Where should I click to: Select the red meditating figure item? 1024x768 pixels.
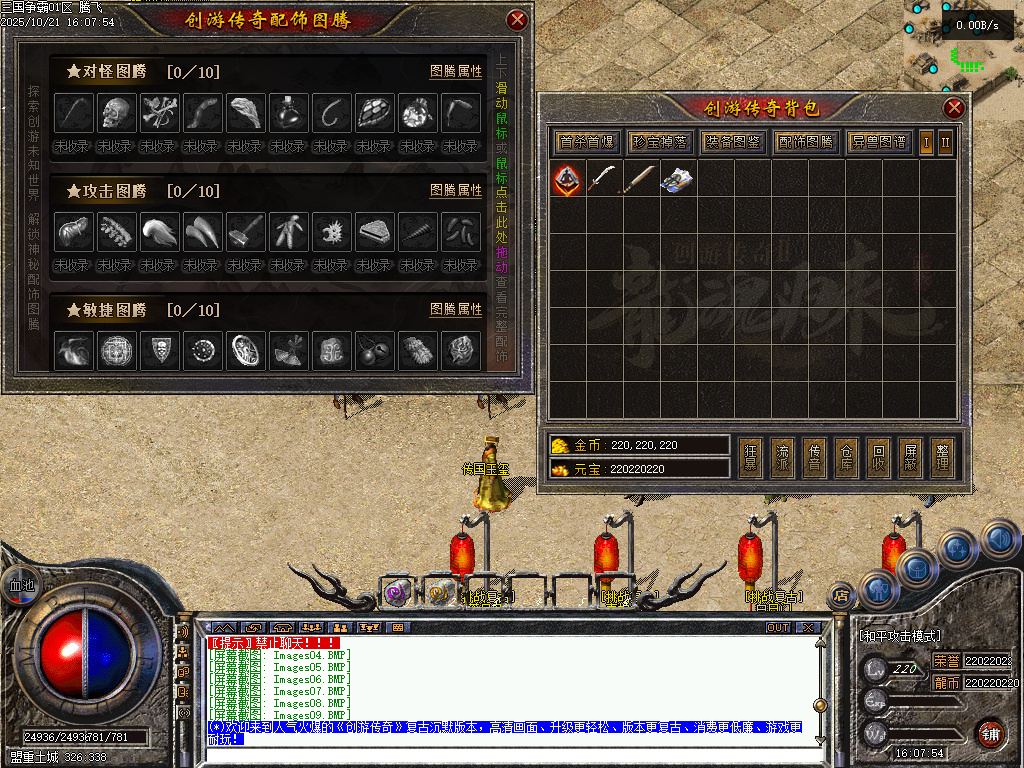click(x=568, y=179)
